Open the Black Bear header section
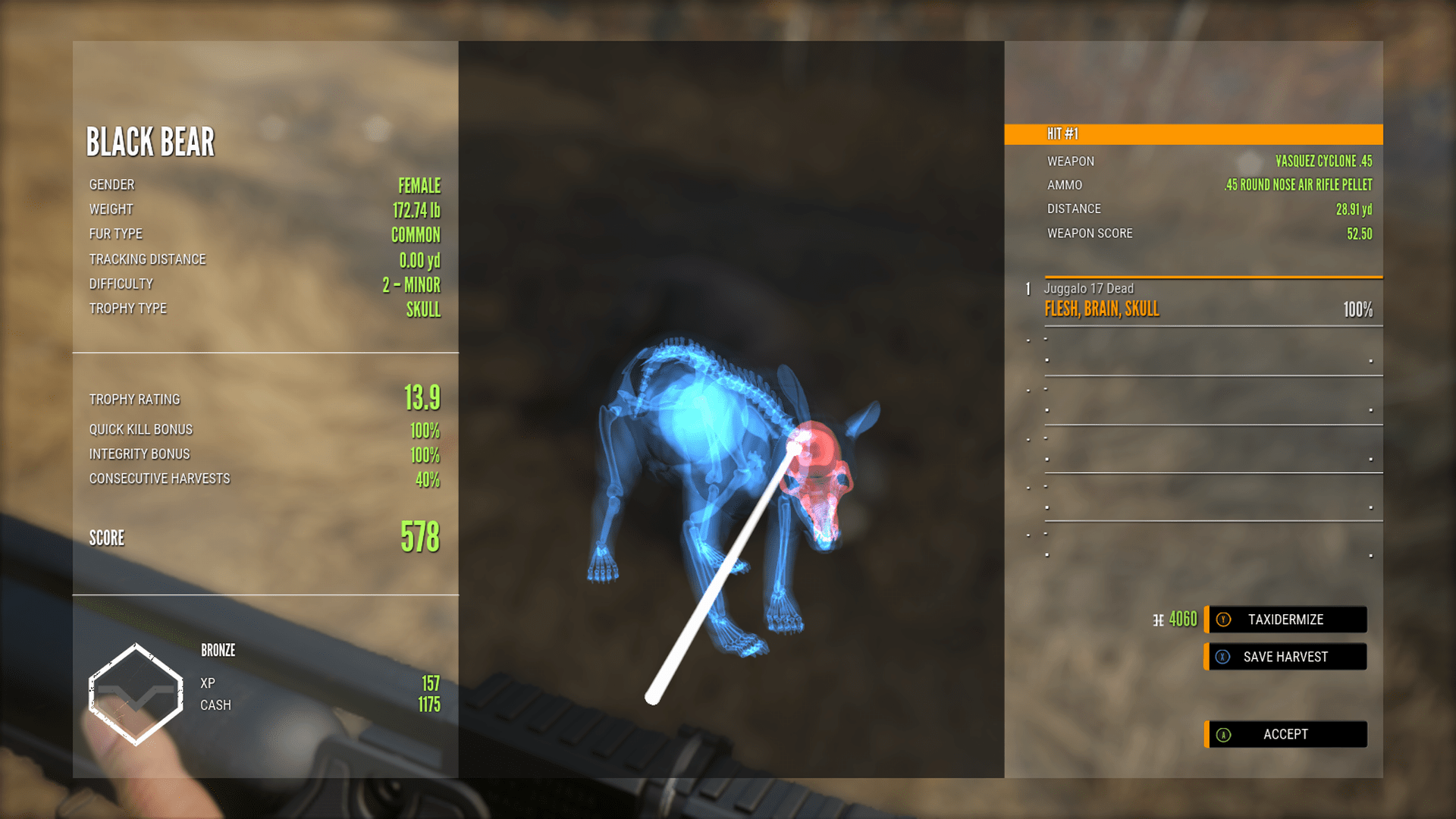The height and width of the screenshot is (819, 1456). click(151, 141)
